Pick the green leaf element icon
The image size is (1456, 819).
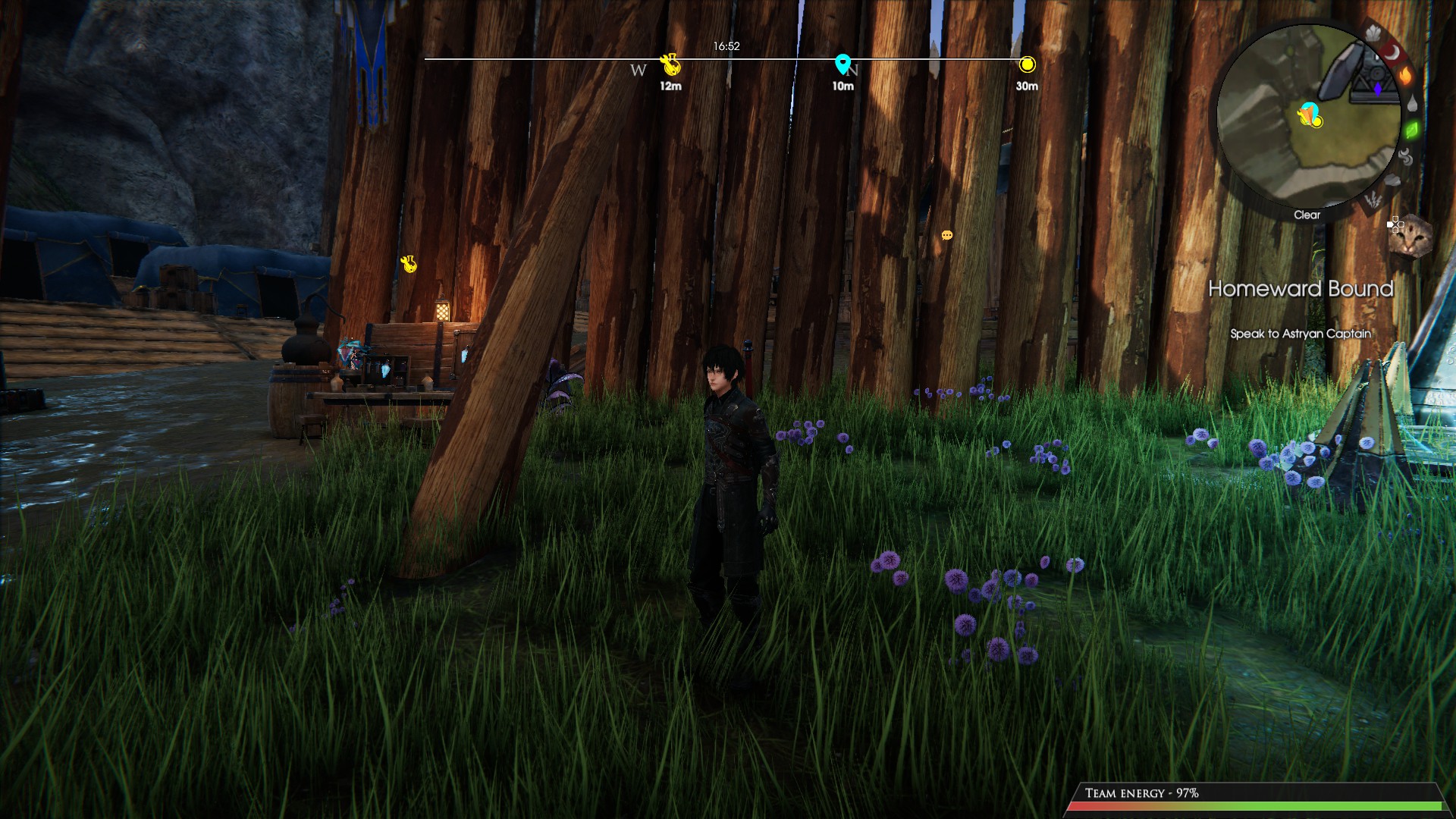click(x=1412, y=130)
